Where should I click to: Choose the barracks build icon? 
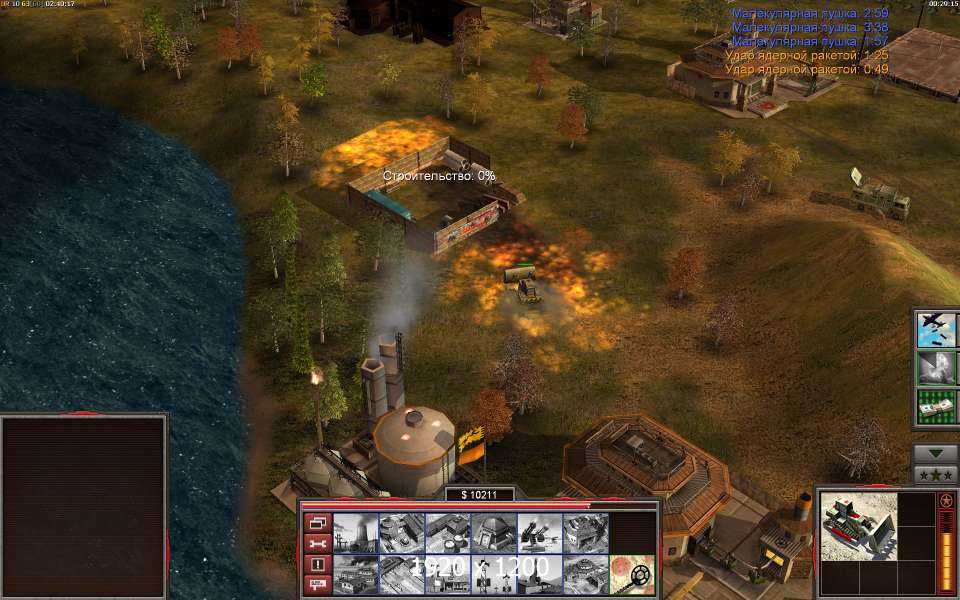click(401, 532)
